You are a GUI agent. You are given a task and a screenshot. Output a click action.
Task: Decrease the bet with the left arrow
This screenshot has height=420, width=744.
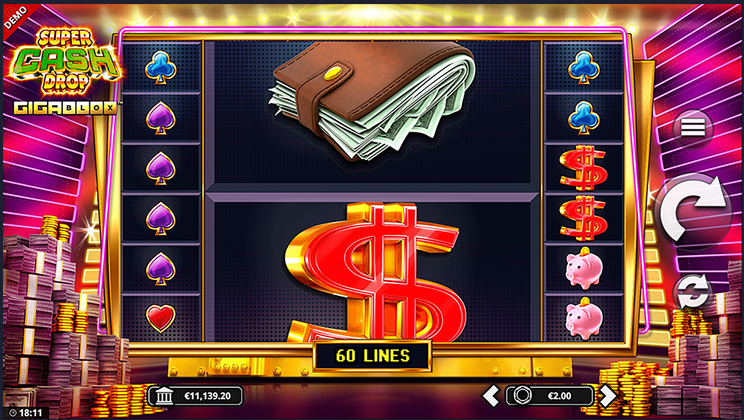click(x=490, y=395)
